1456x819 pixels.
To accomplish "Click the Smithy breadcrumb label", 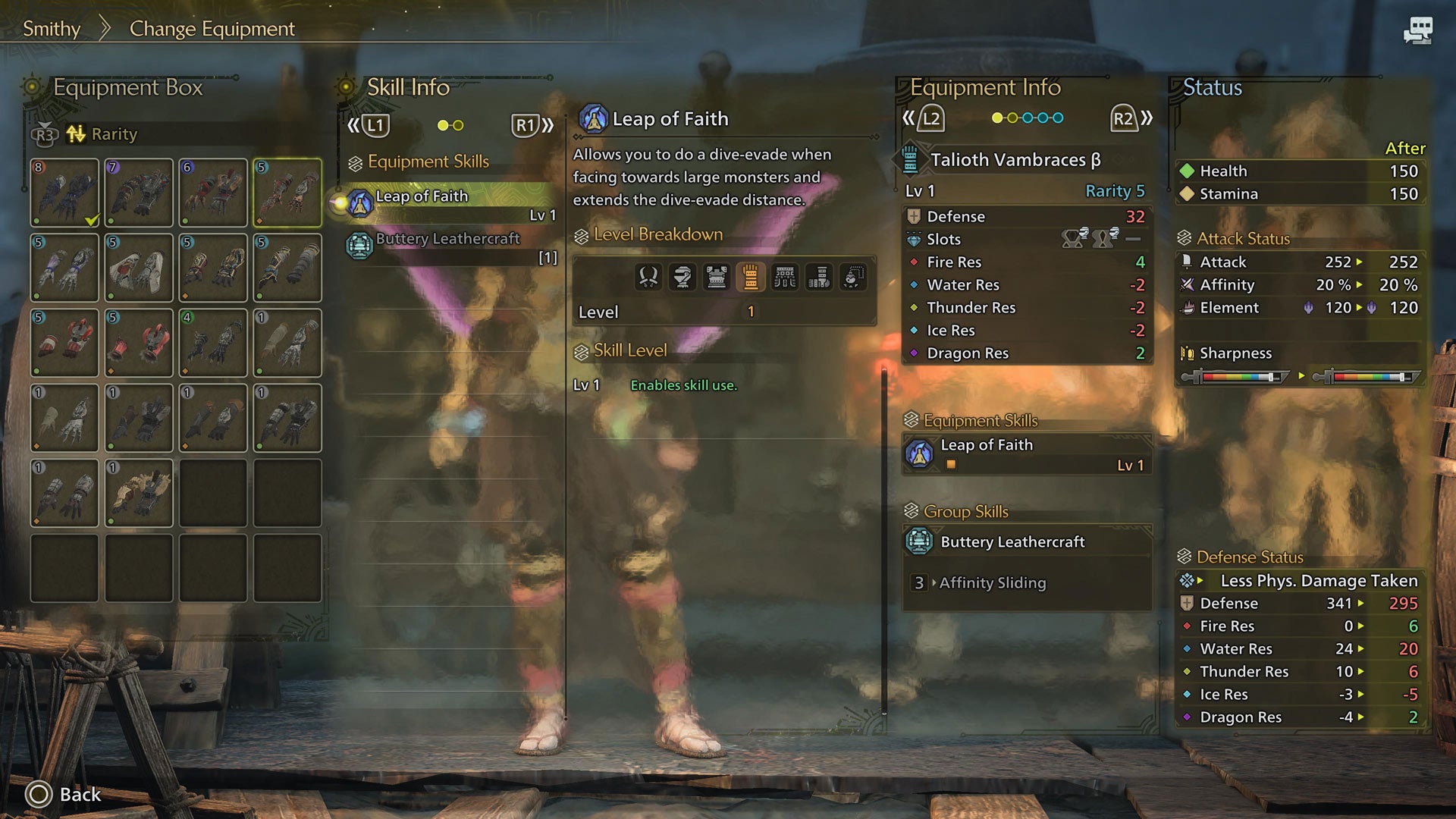I will tap(52, 29).
